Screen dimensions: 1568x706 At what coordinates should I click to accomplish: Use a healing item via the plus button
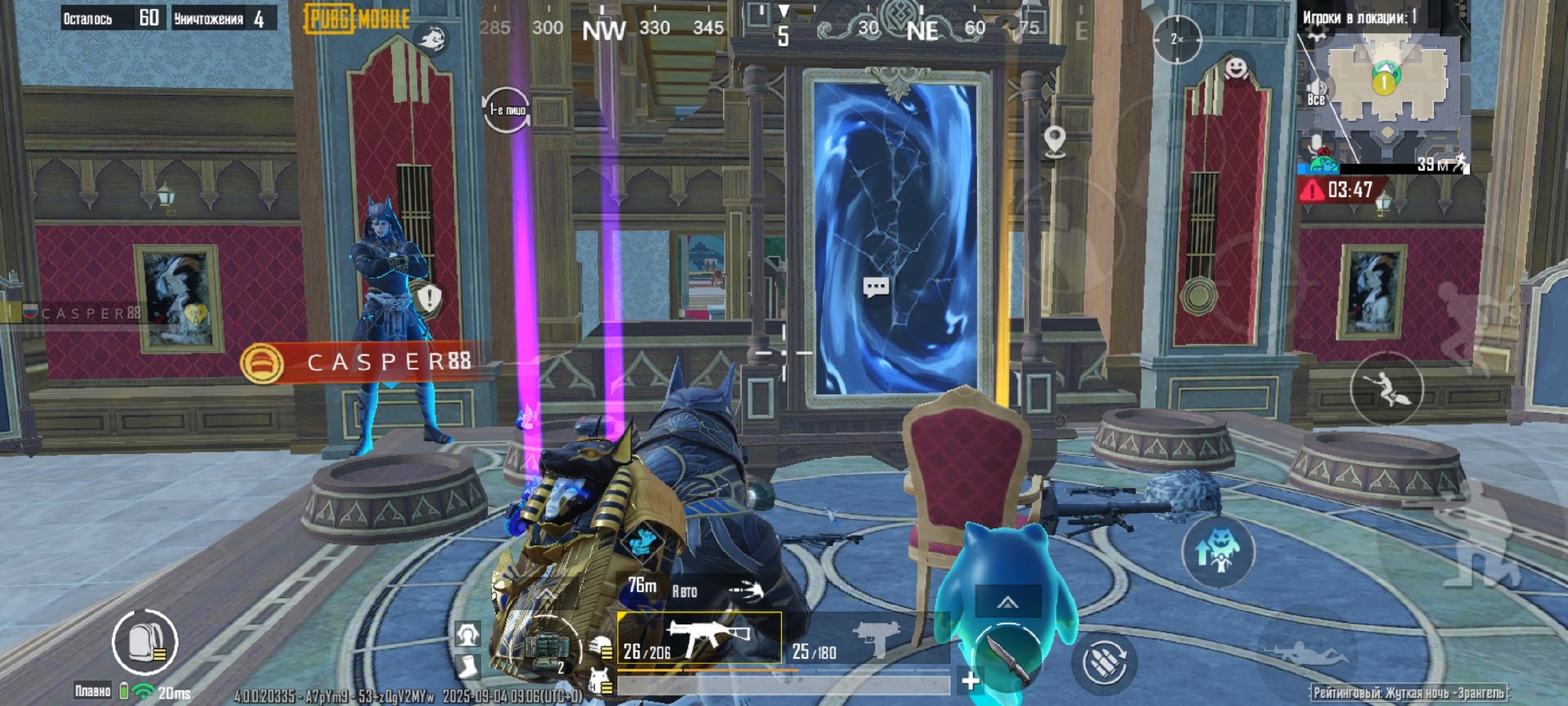[x=971, y=681]
